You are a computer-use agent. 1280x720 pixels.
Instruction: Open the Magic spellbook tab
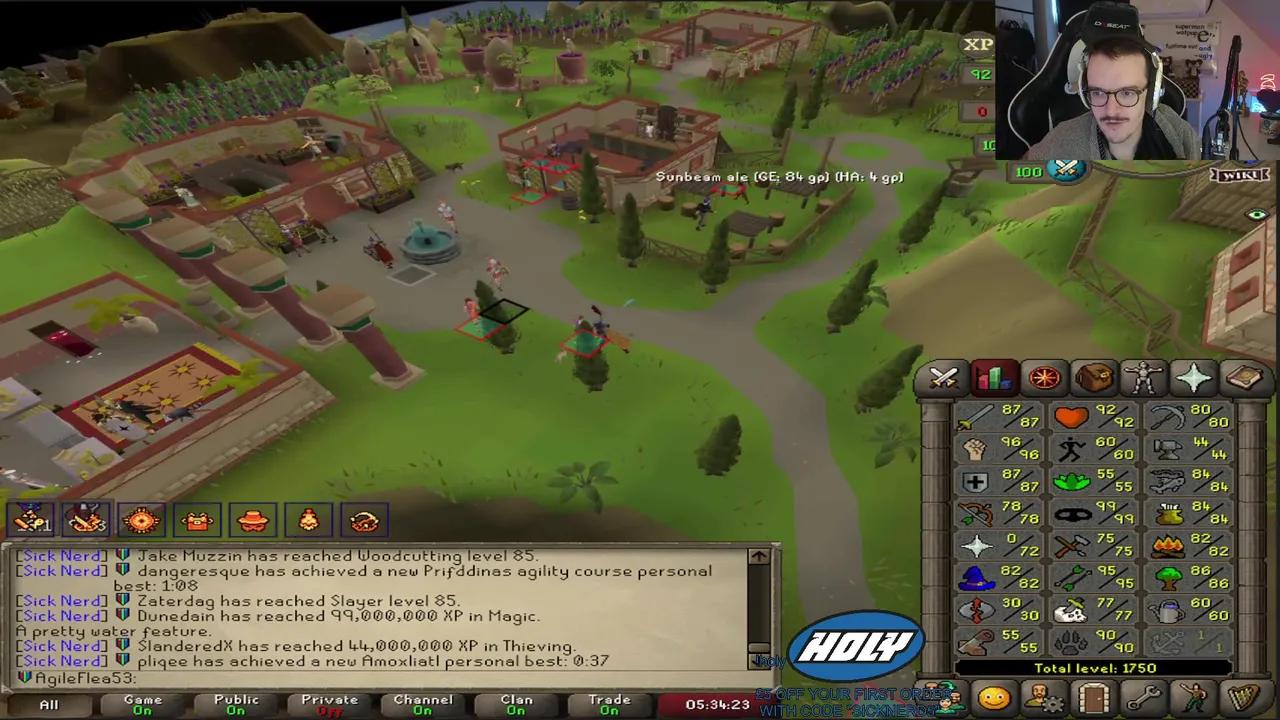click(x=1244, y=377)
